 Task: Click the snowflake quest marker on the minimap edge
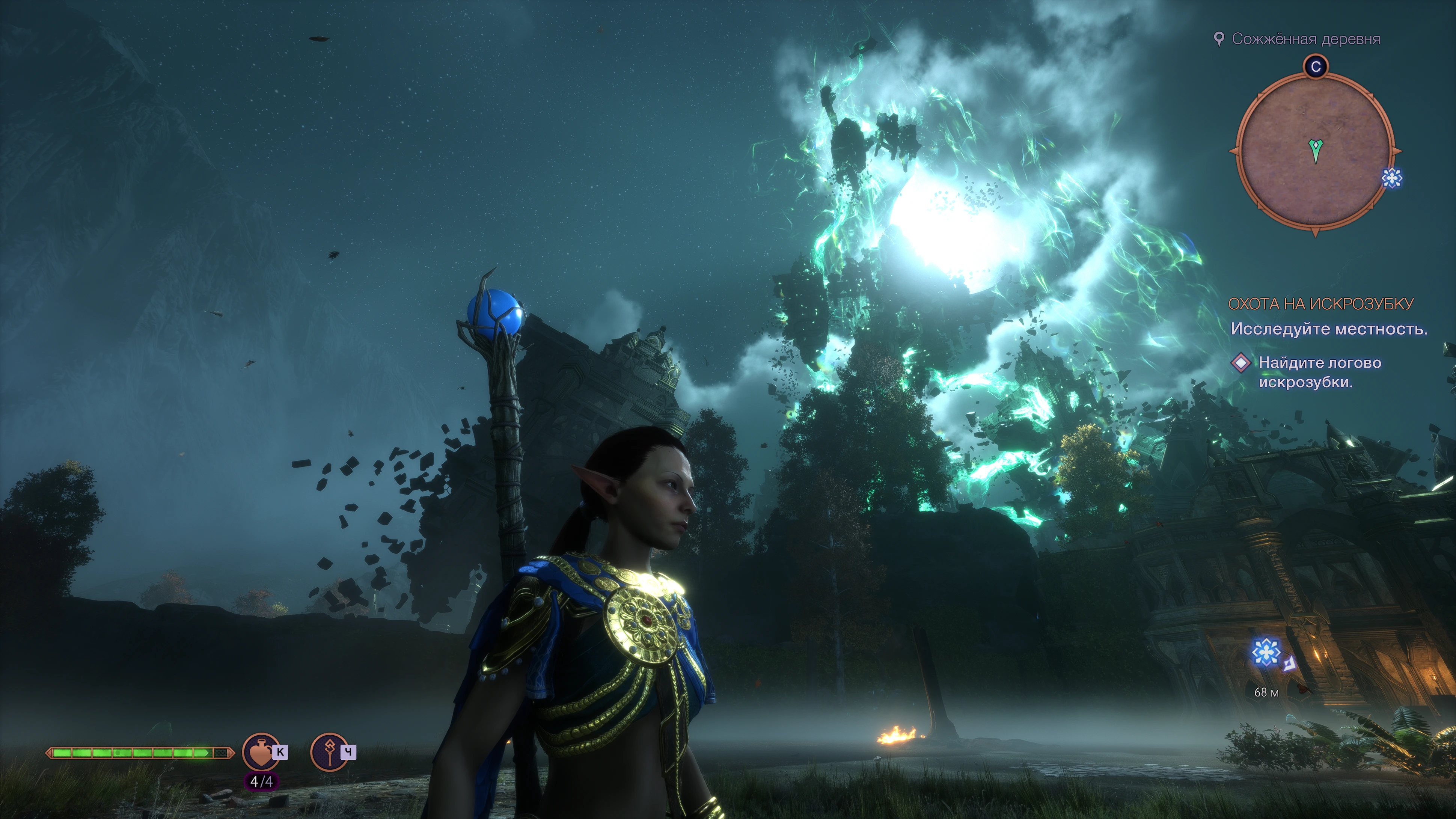point(1391,178)
